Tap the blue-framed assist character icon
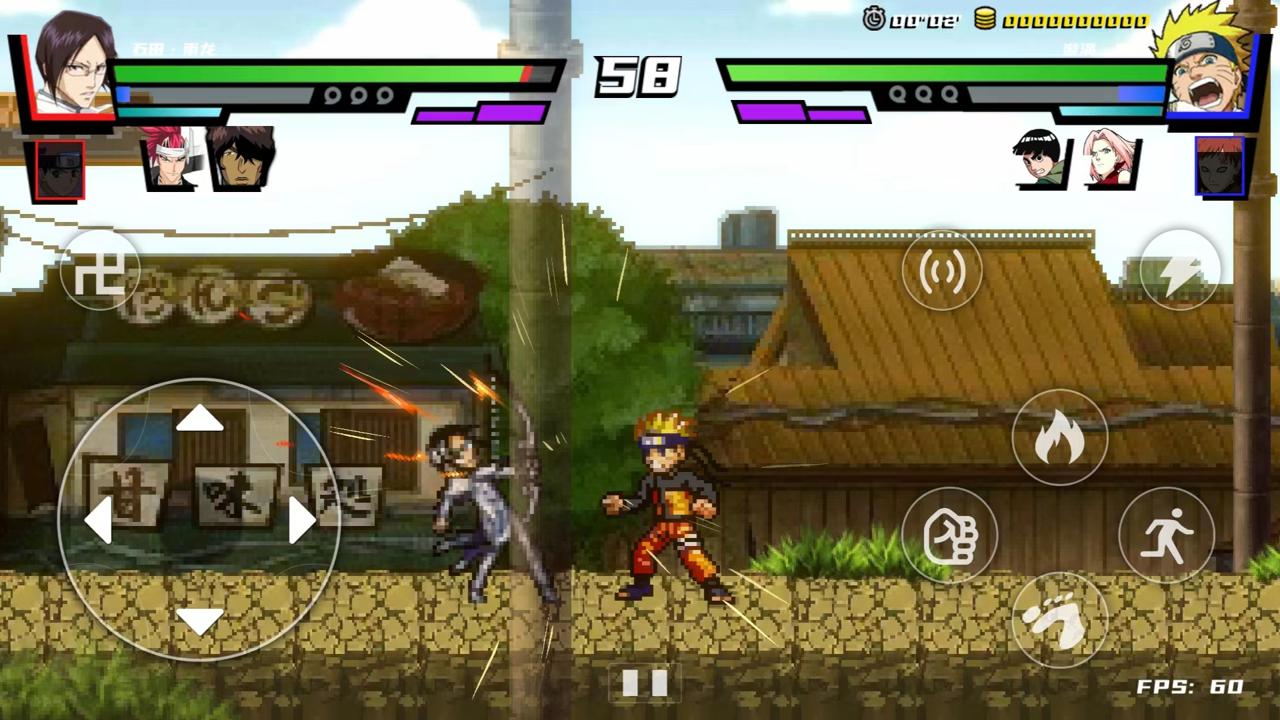Viewport: 1280px width, 720px height. pyautogui.click(x=1219, y=167)
